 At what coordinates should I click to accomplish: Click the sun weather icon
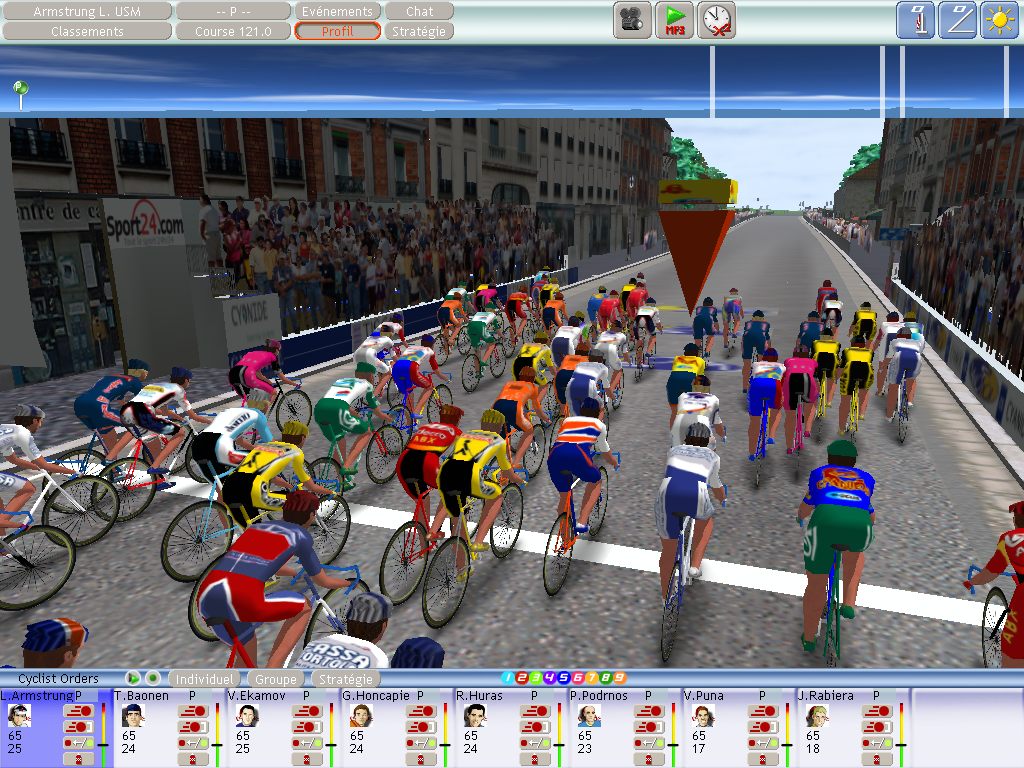[998, 20]
